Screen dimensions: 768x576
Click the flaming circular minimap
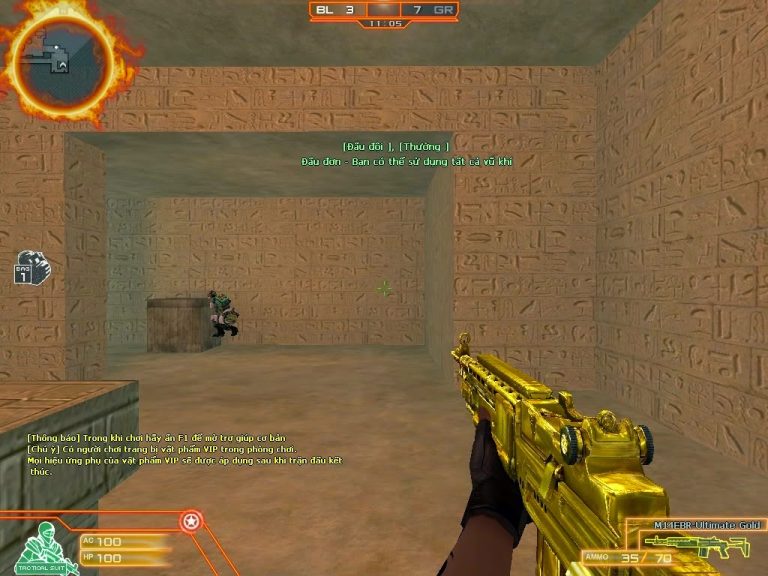tap(57, 56)
